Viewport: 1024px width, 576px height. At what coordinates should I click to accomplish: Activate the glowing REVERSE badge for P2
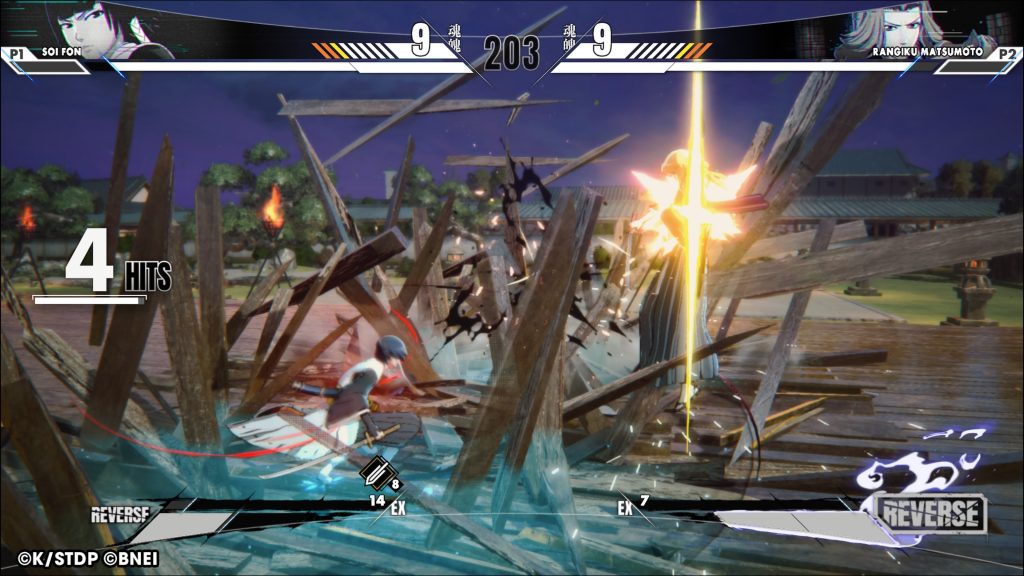click(x=931, y=514)
